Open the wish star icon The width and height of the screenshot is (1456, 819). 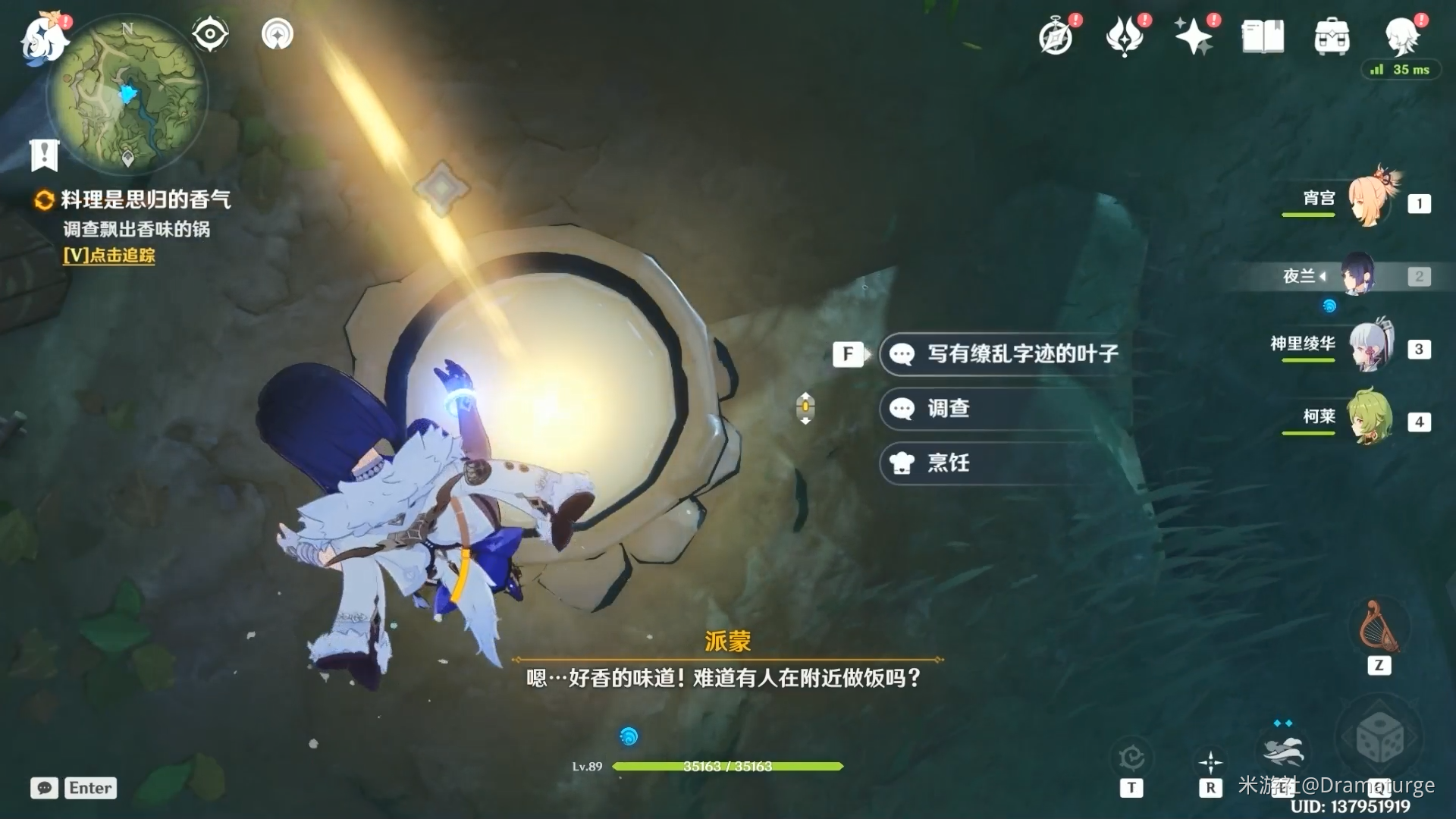click(x=1193, y=36)
